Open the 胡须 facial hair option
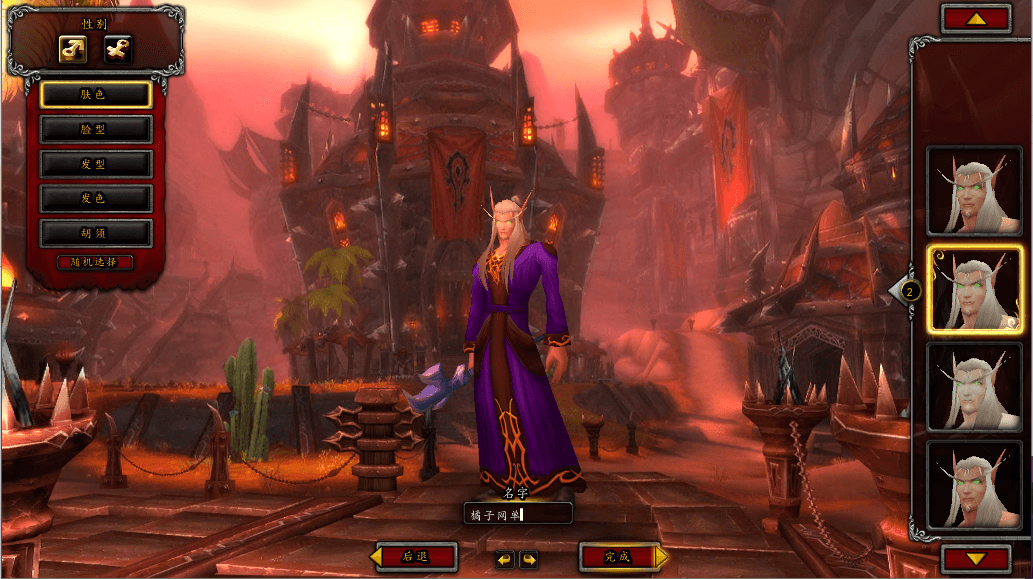This screenshot has height=579, width=1033. click(x=96, y=233)
